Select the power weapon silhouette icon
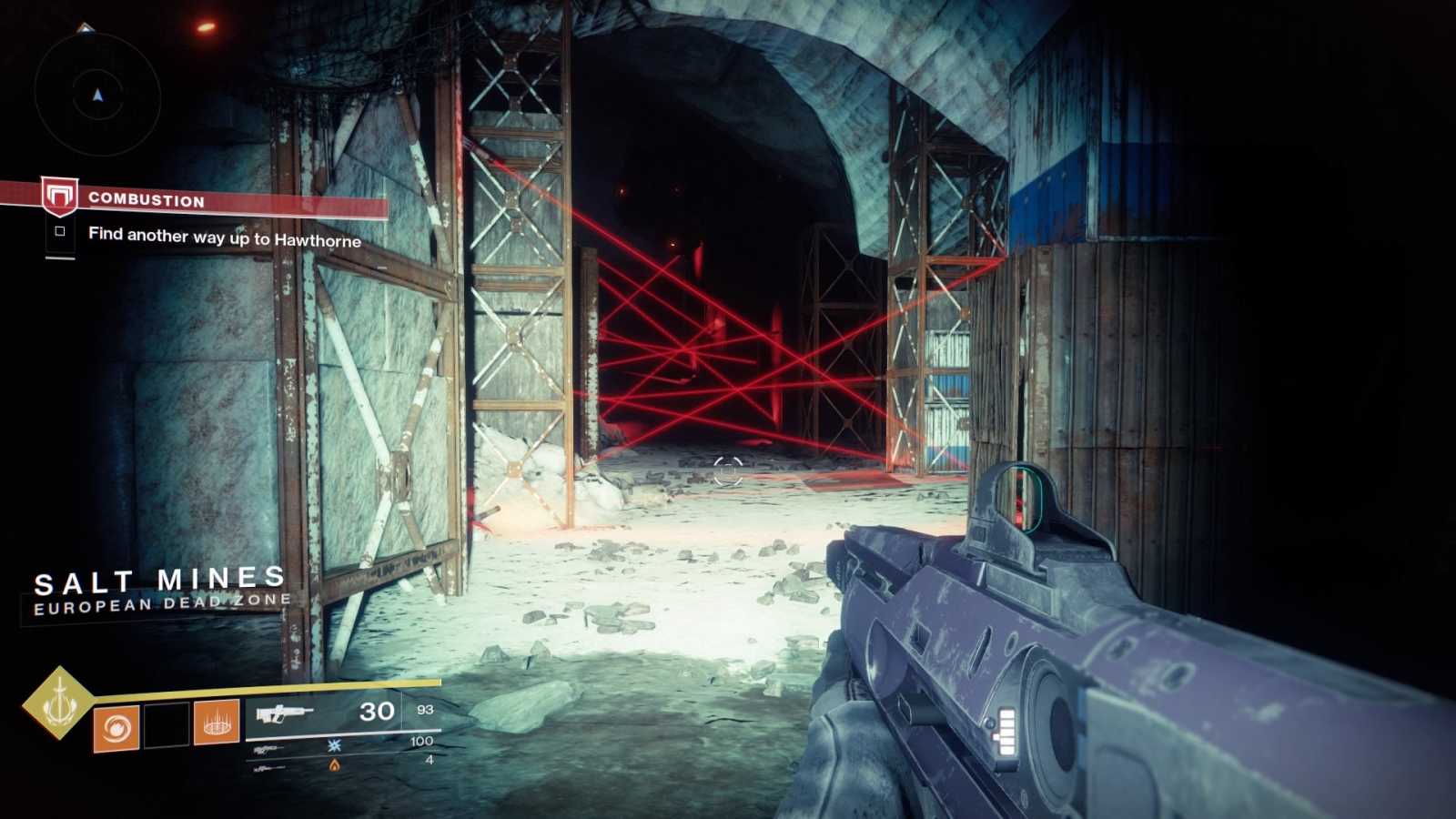1456x819 pixels. point(268,767)
